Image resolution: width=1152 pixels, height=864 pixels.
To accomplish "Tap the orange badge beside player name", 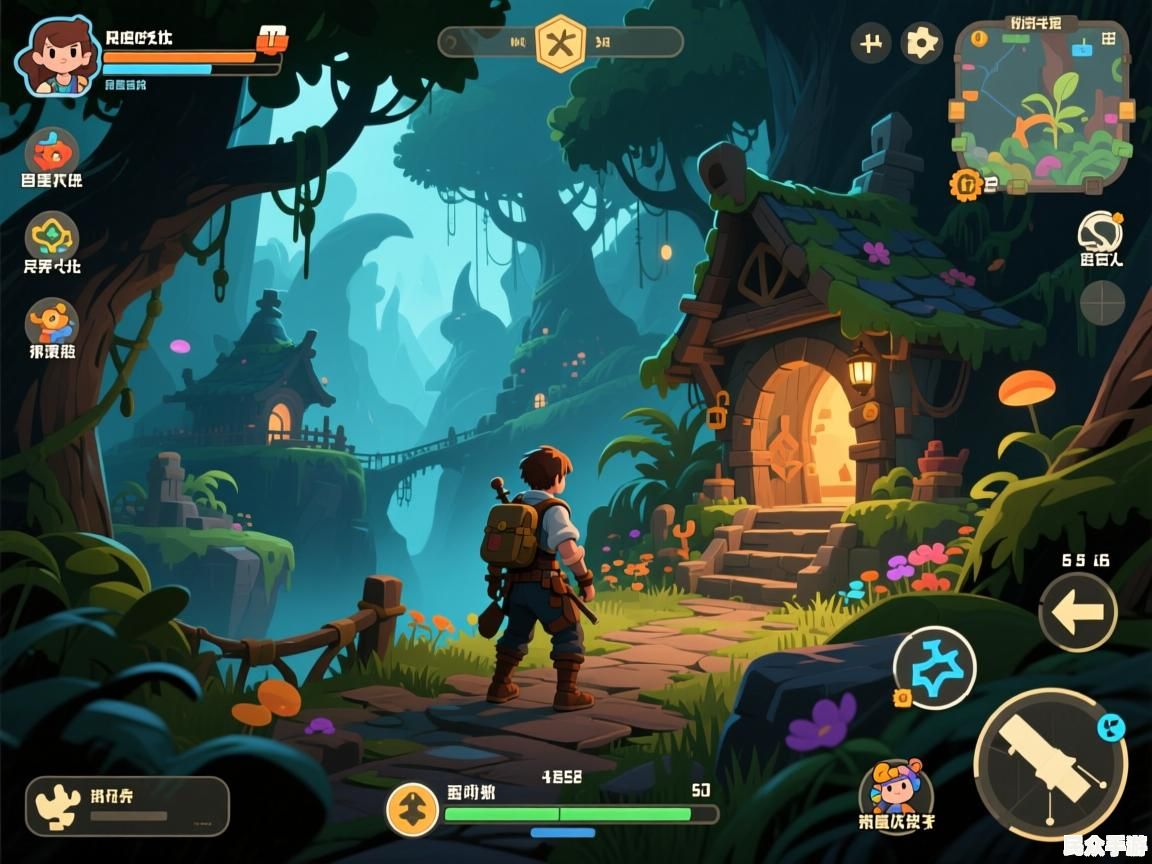I will click(272, 39).
